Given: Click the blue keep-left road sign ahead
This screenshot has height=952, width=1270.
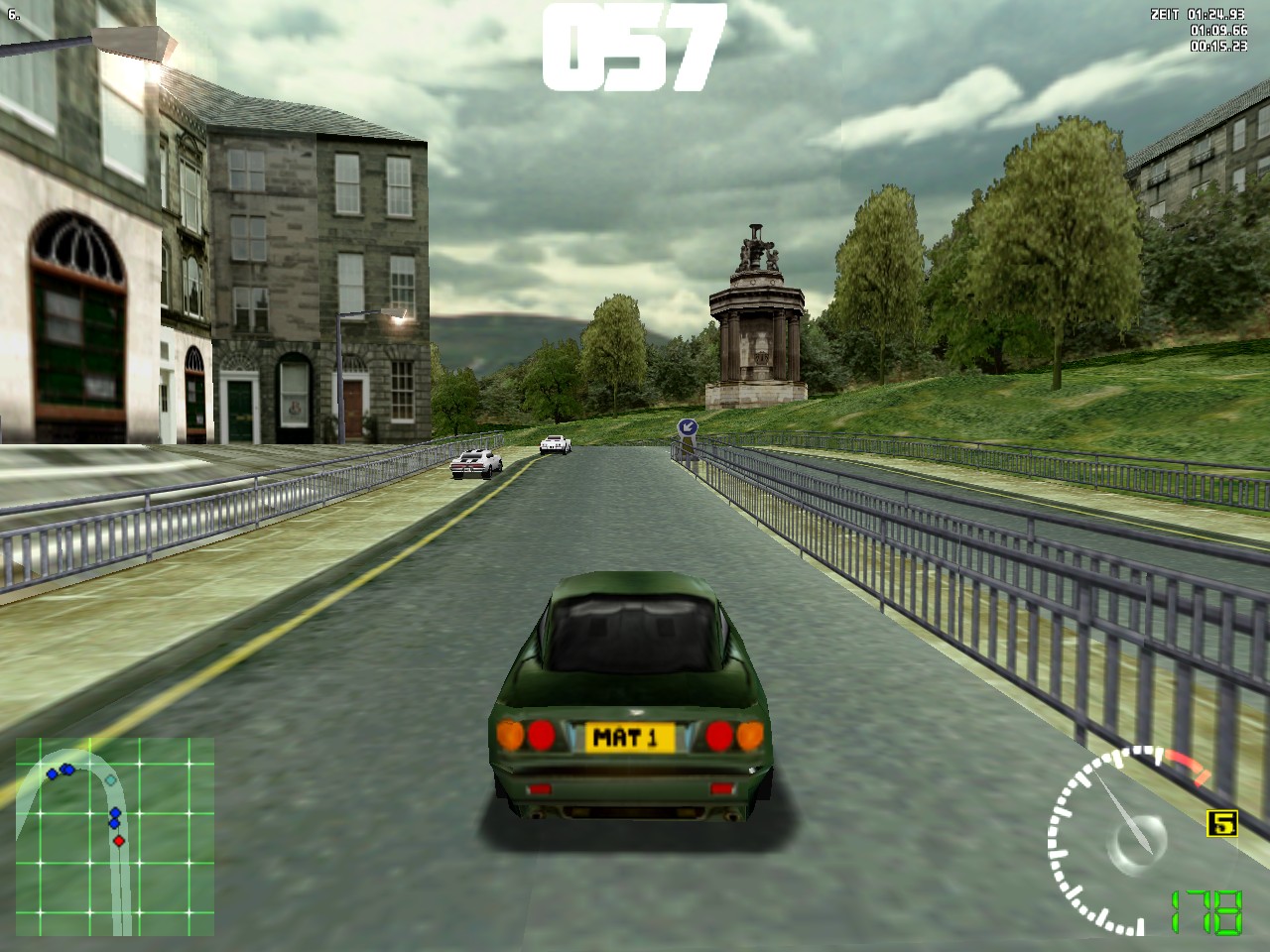Looking at the screenshot, I should point(686,426).
